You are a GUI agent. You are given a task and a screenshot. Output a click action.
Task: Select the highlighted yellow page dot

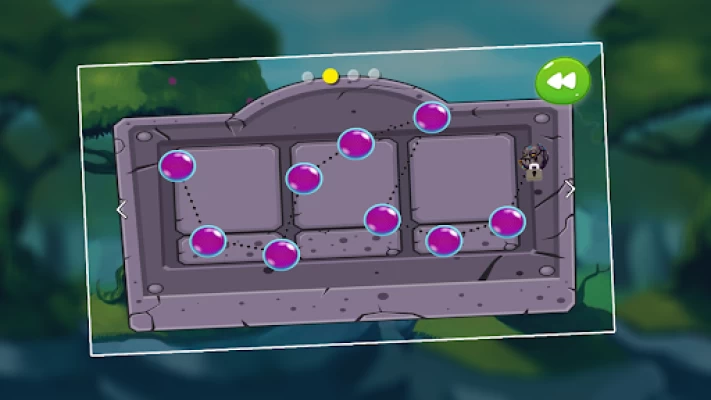330,76
